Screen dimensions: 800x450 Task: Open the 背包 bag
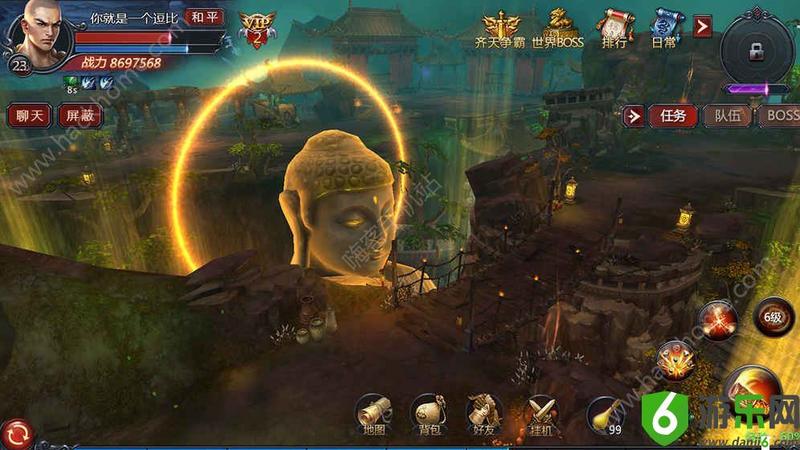(x=428, y=415)
